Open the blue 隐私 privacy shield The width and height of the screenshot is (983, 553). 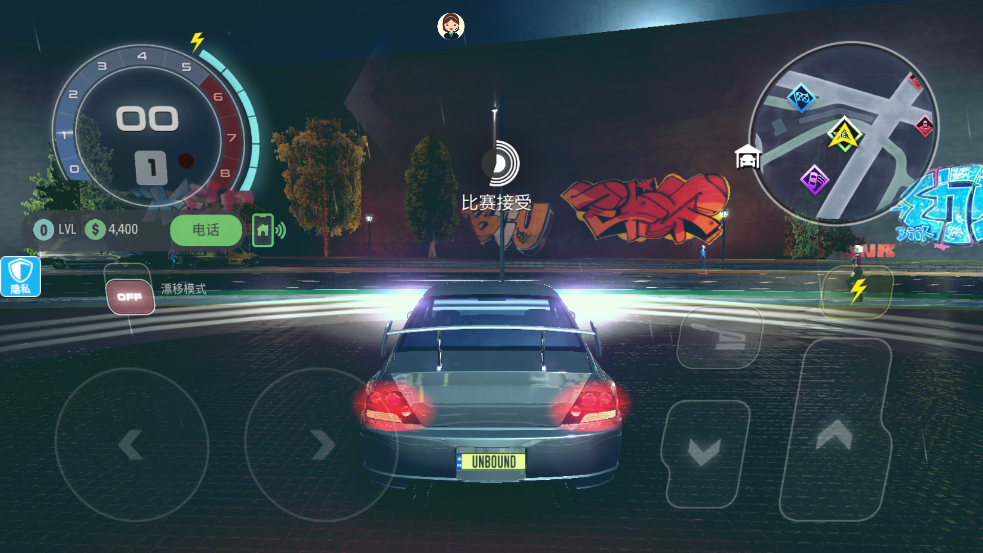click(21, 277)
